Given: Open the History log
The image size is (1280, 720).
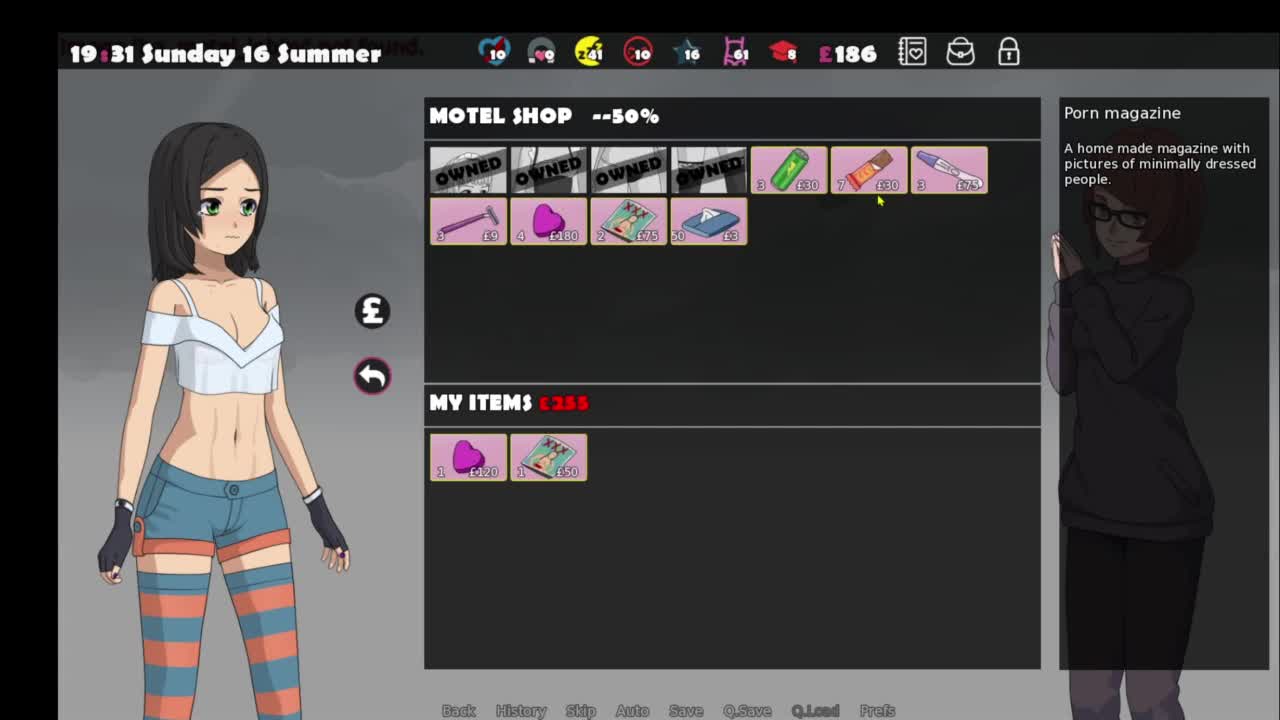Looking at the screenshot, I should (521, 710).
